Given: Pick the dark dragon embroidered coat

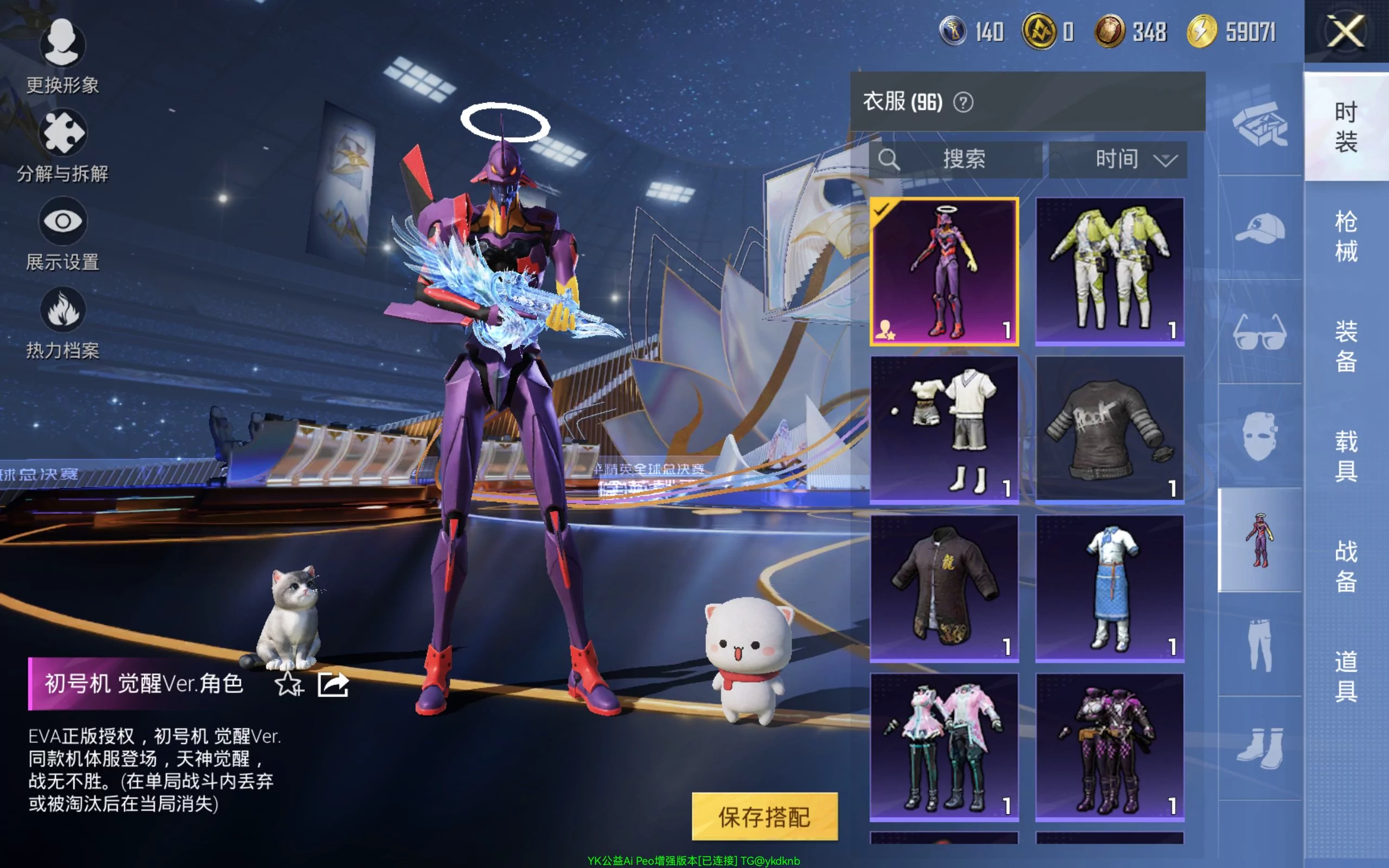Looking at the screenshot, I should (x=944, y=588).
